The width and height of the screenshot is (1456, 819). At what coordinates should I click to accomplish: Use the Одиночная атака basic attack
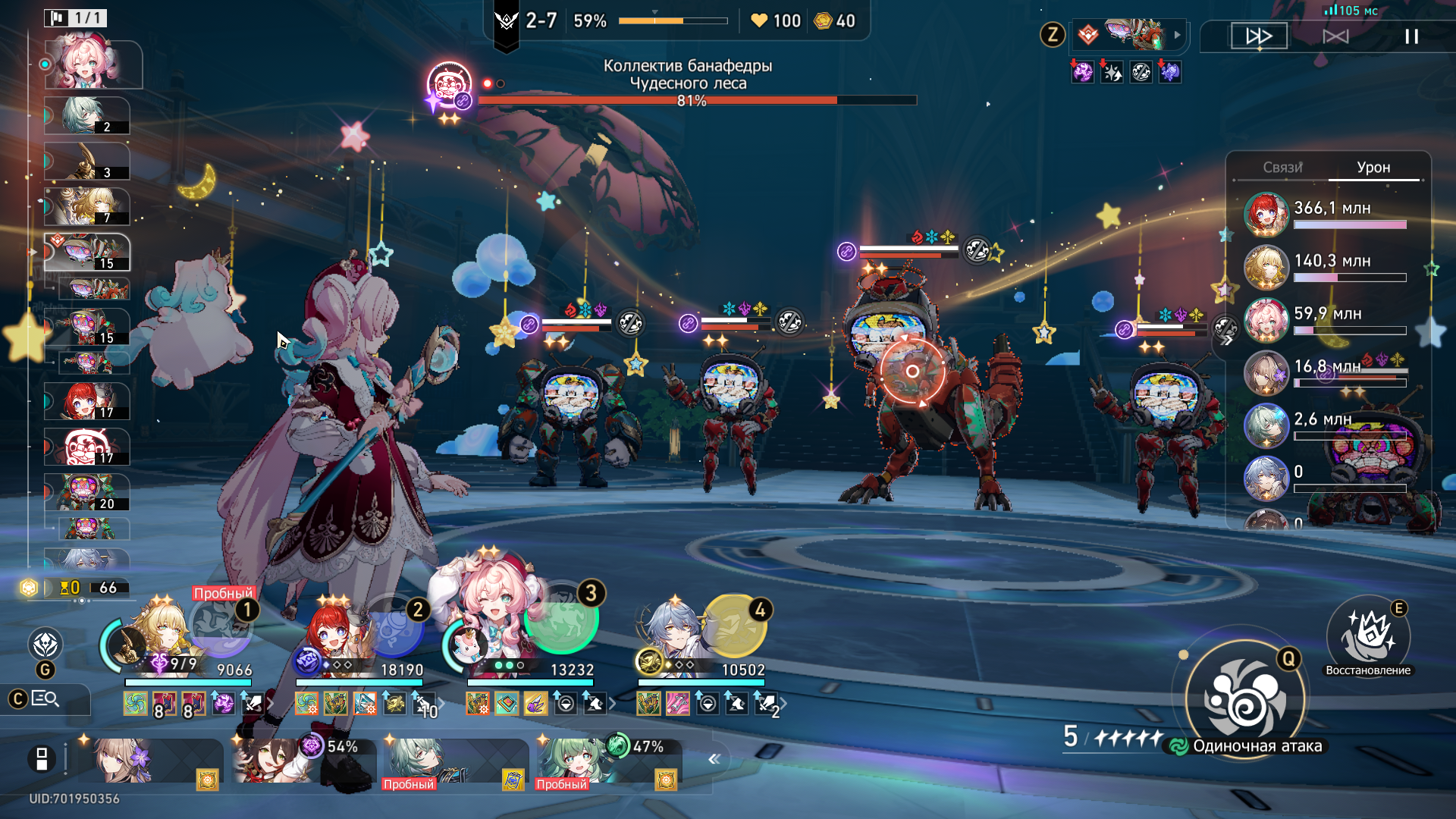coord(1245,699)
